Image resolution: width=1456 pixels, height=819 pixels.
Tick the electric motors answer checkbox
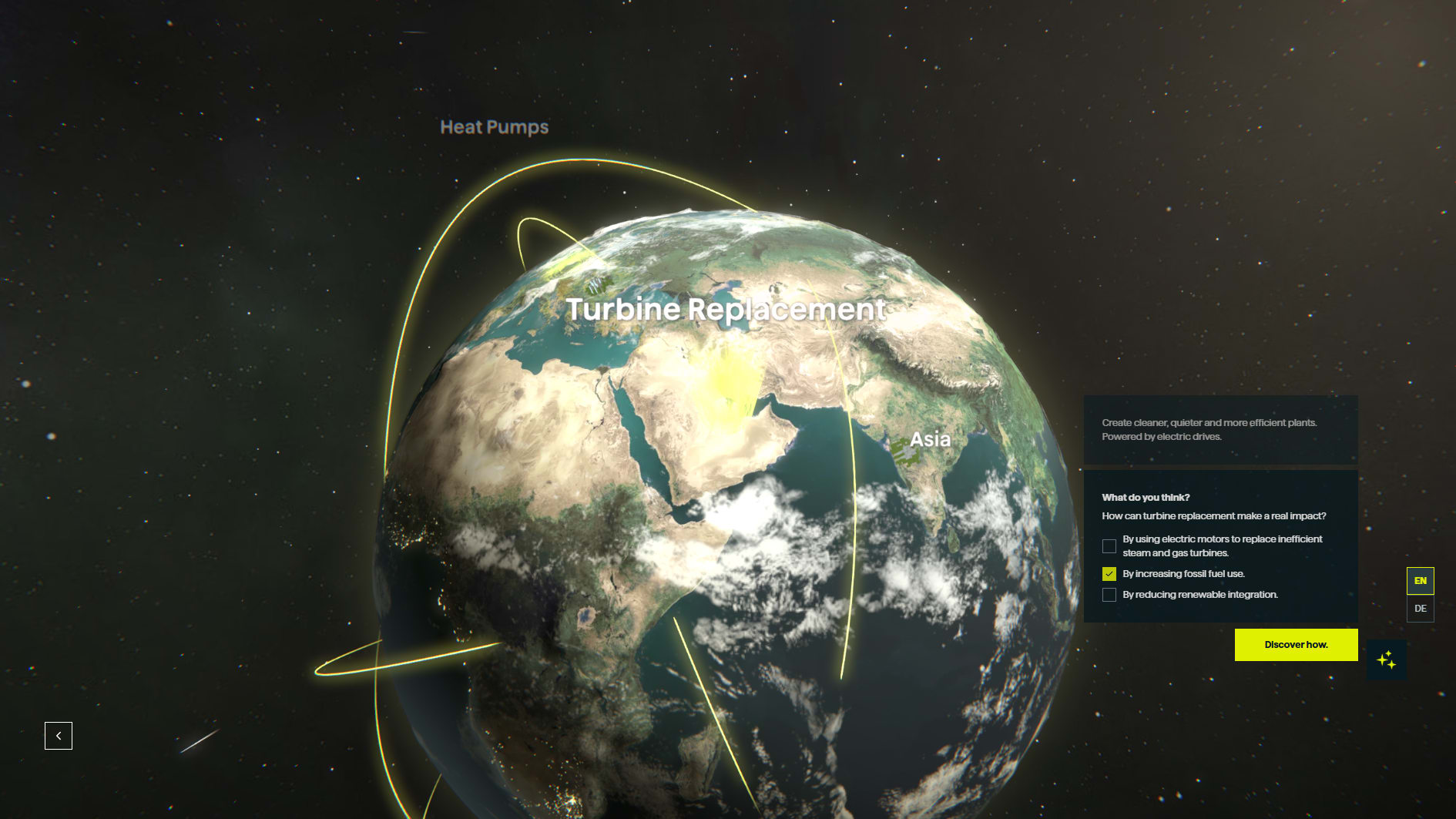1109,546
